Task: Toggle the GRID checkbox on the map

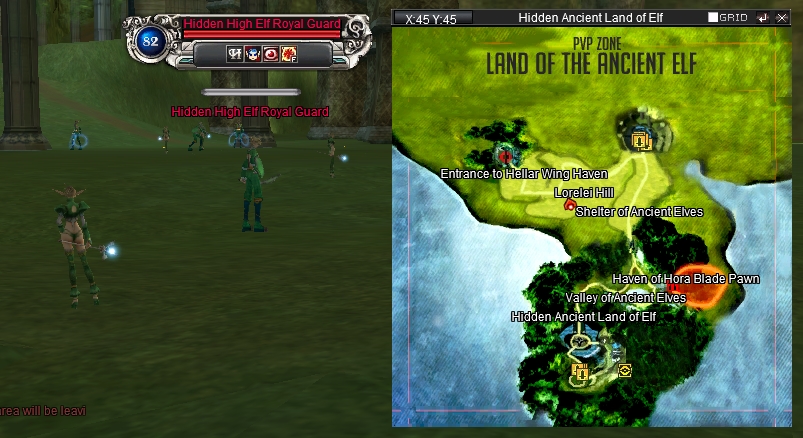Action: (x=713, y=18)
